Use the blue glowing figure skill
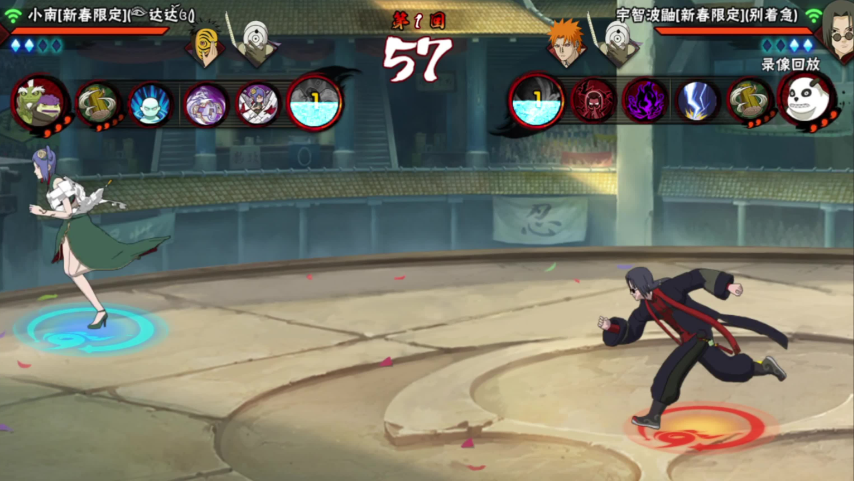 tap(150, 103)
